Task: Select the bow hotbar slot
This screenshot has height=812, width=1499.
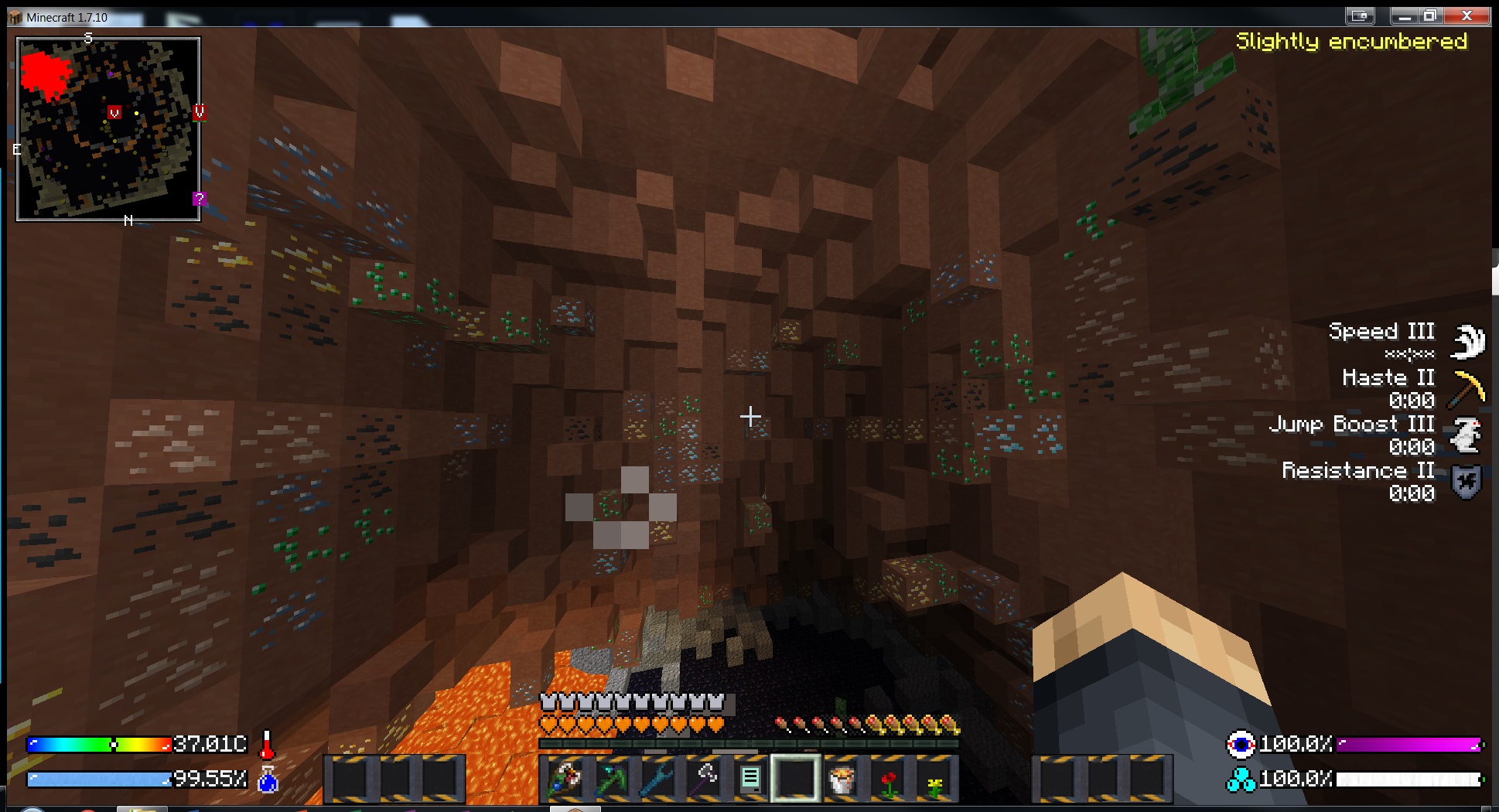Action: (565, 778)
